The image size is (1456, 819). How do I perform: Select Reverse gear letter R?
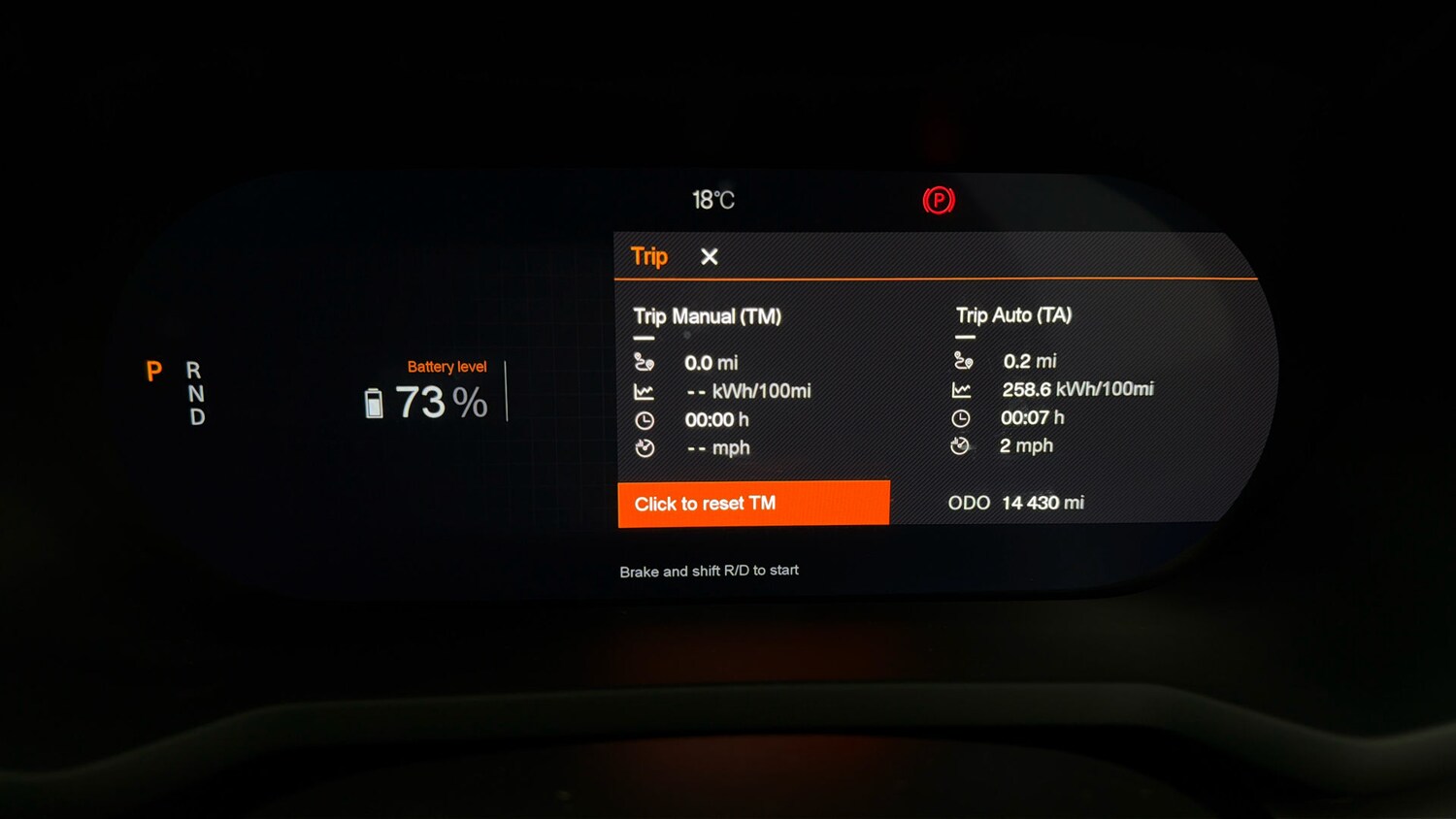194,372
